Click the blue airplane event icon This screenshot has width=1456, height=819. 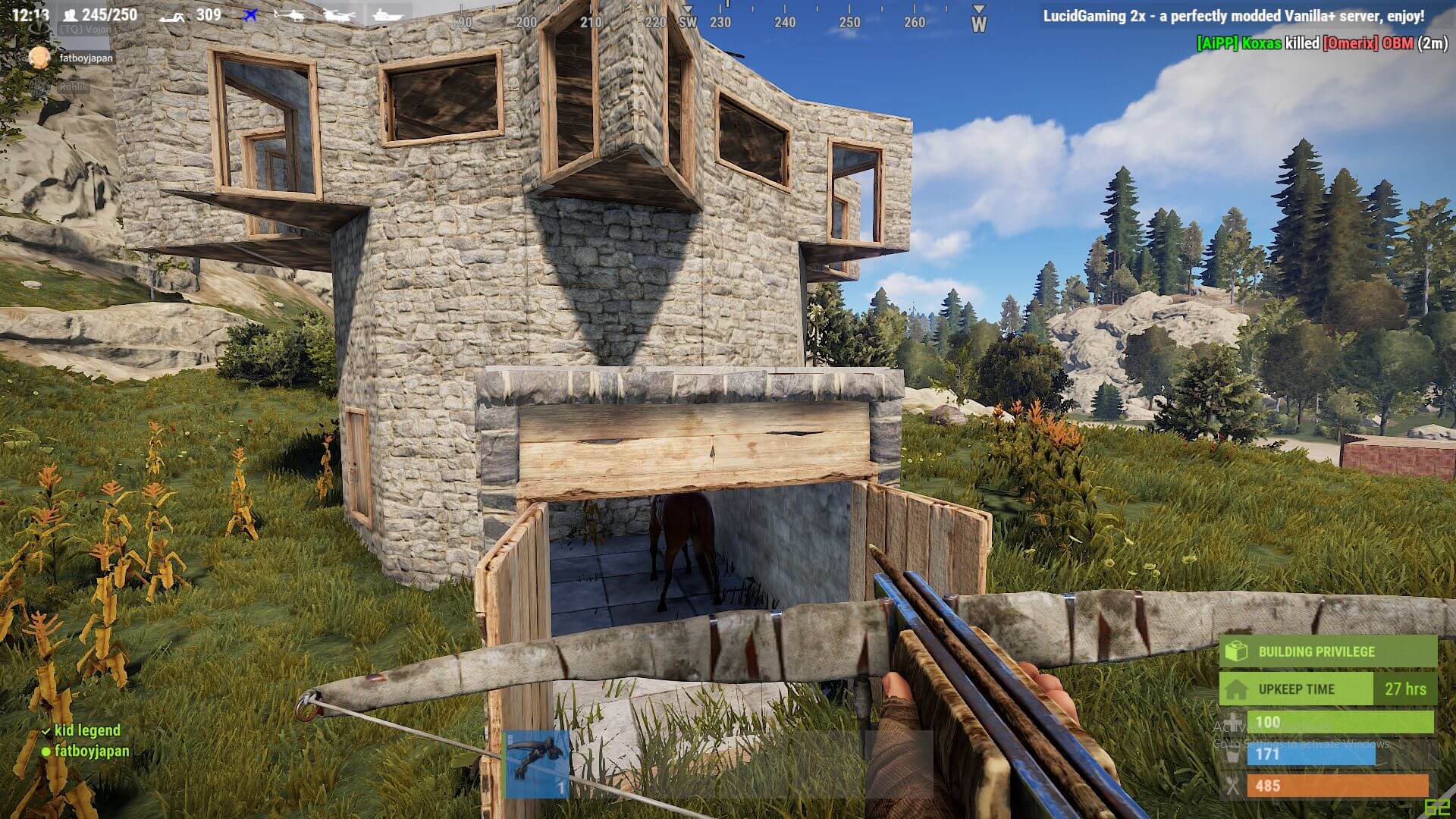(250, 14)
